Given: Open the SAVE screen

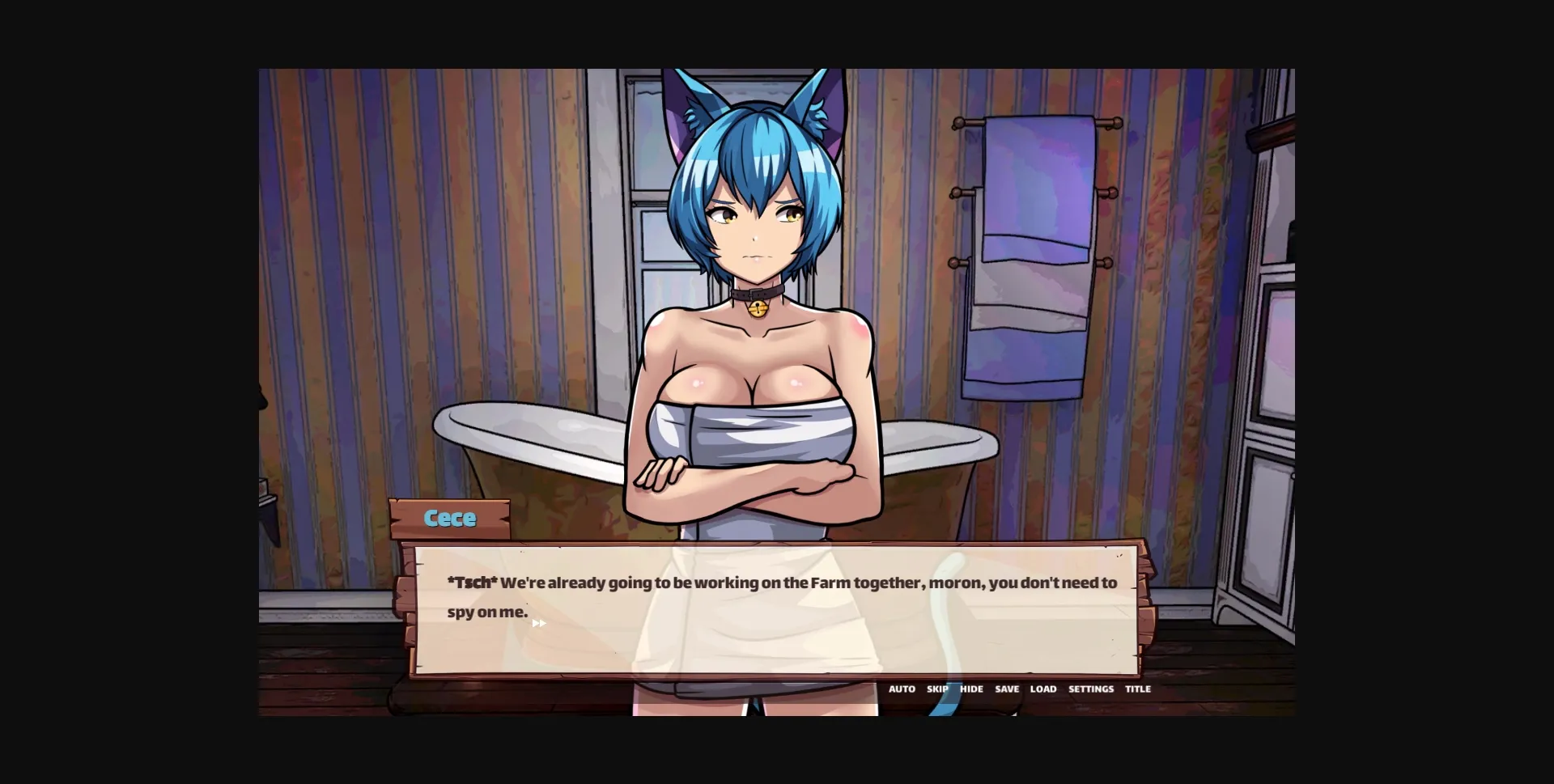Looking at the screenshot, I should (1007, 689).
